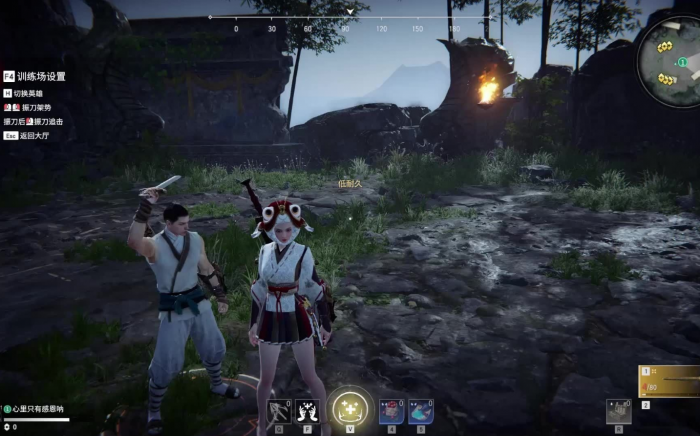Click the item slot labelled R
700x436 pixels.
click(618, 411)
